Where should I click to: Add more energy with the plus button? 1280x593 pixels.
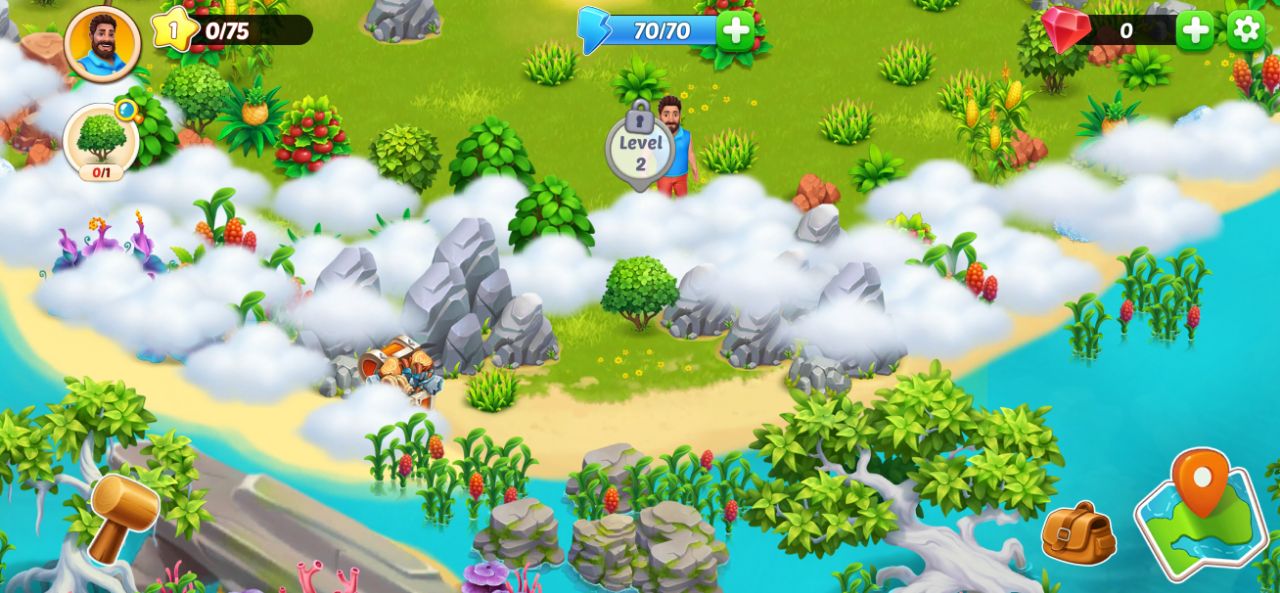(x=735, y=31)
